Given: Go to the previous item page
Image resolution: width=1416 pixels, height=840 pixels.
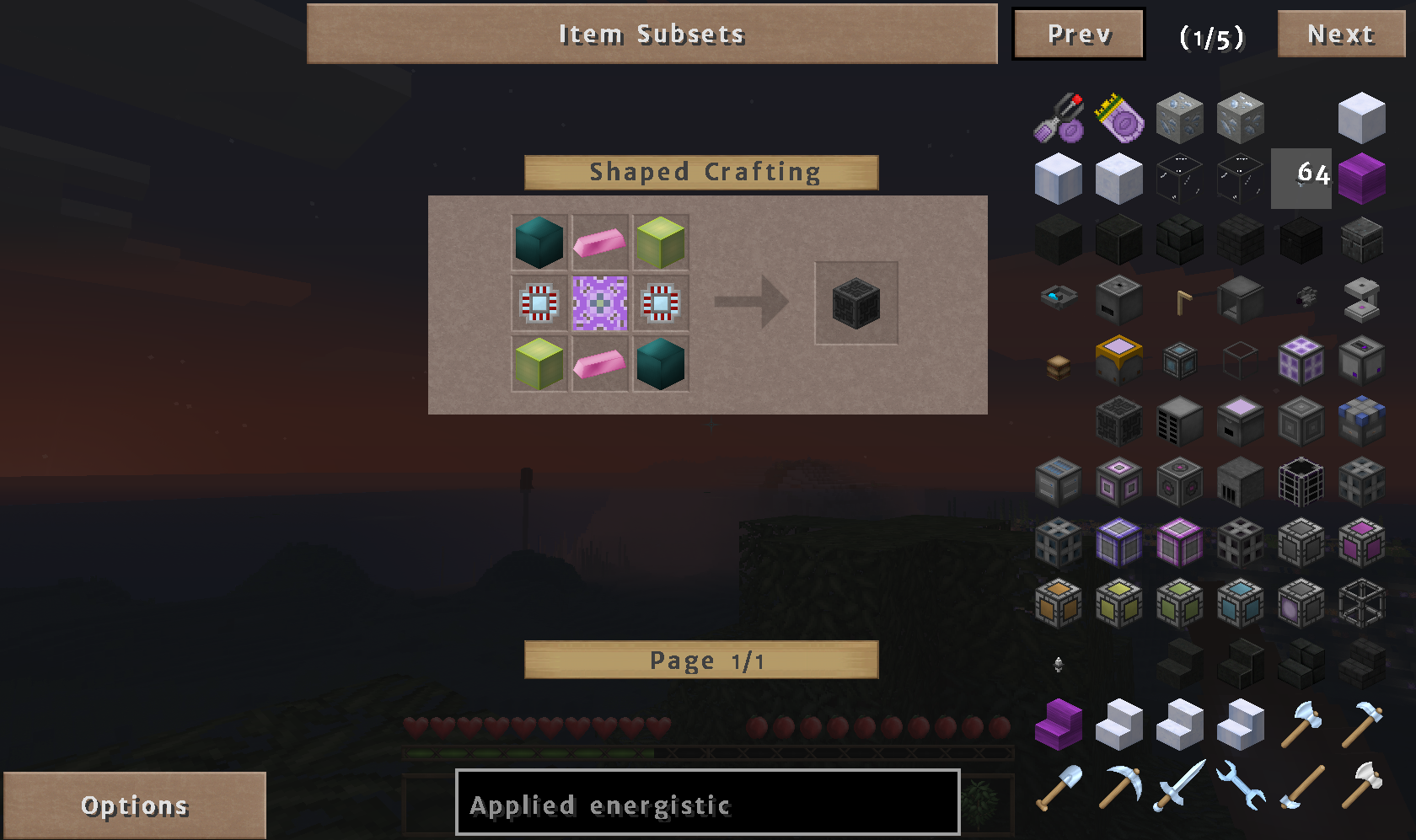Looking at the screenshot, I should pos(1078,35).
